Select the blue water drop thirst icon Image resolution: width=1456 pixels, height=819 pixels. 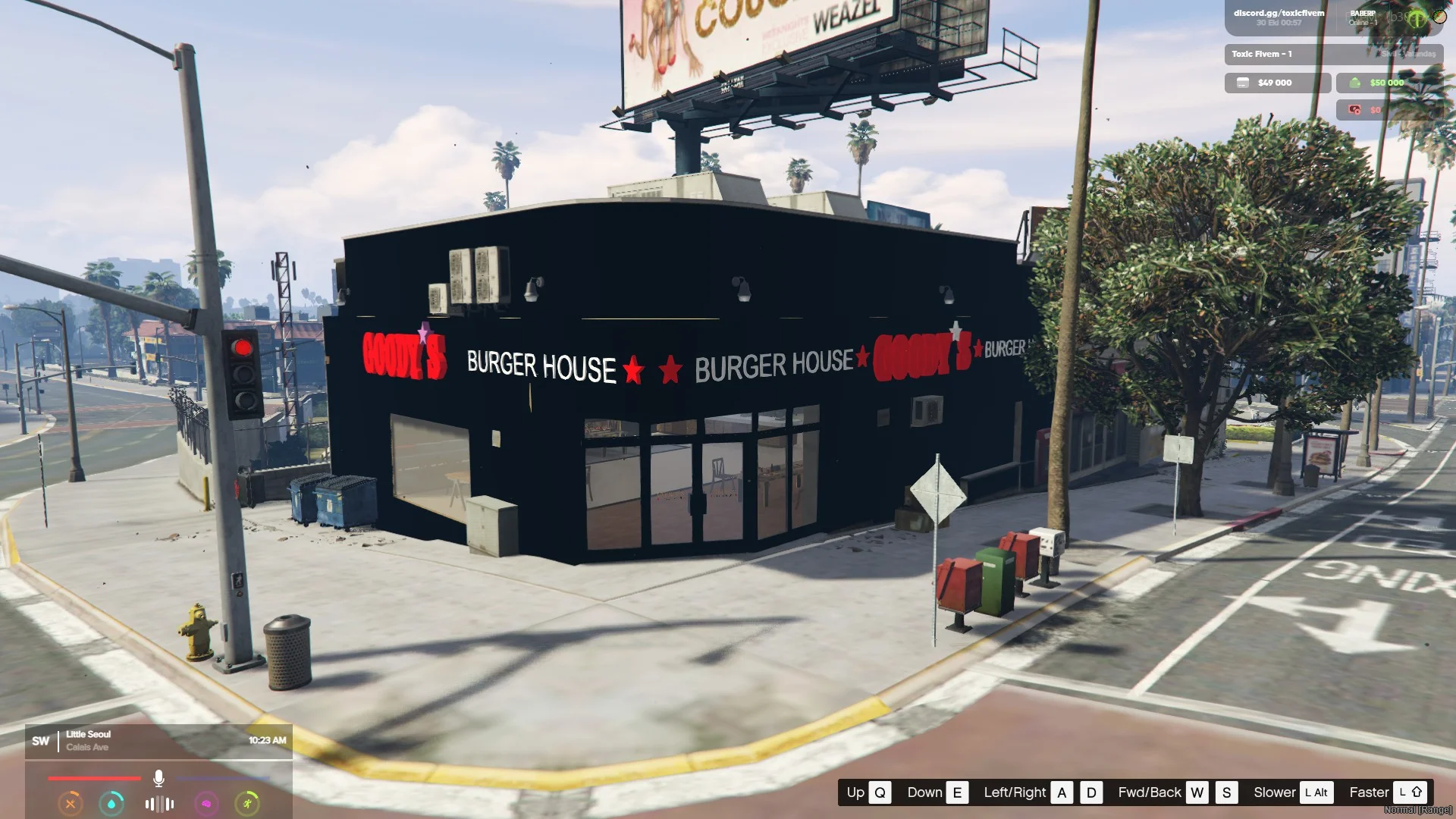(x=112, y=803)
